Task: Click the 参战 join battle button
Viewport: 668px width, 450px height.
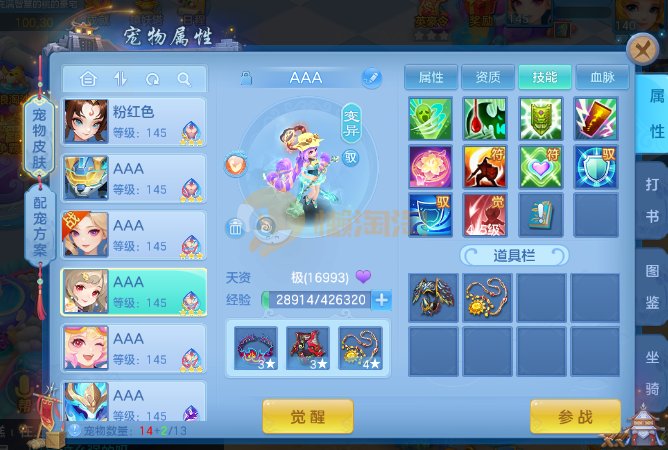Action: point(575,416)
